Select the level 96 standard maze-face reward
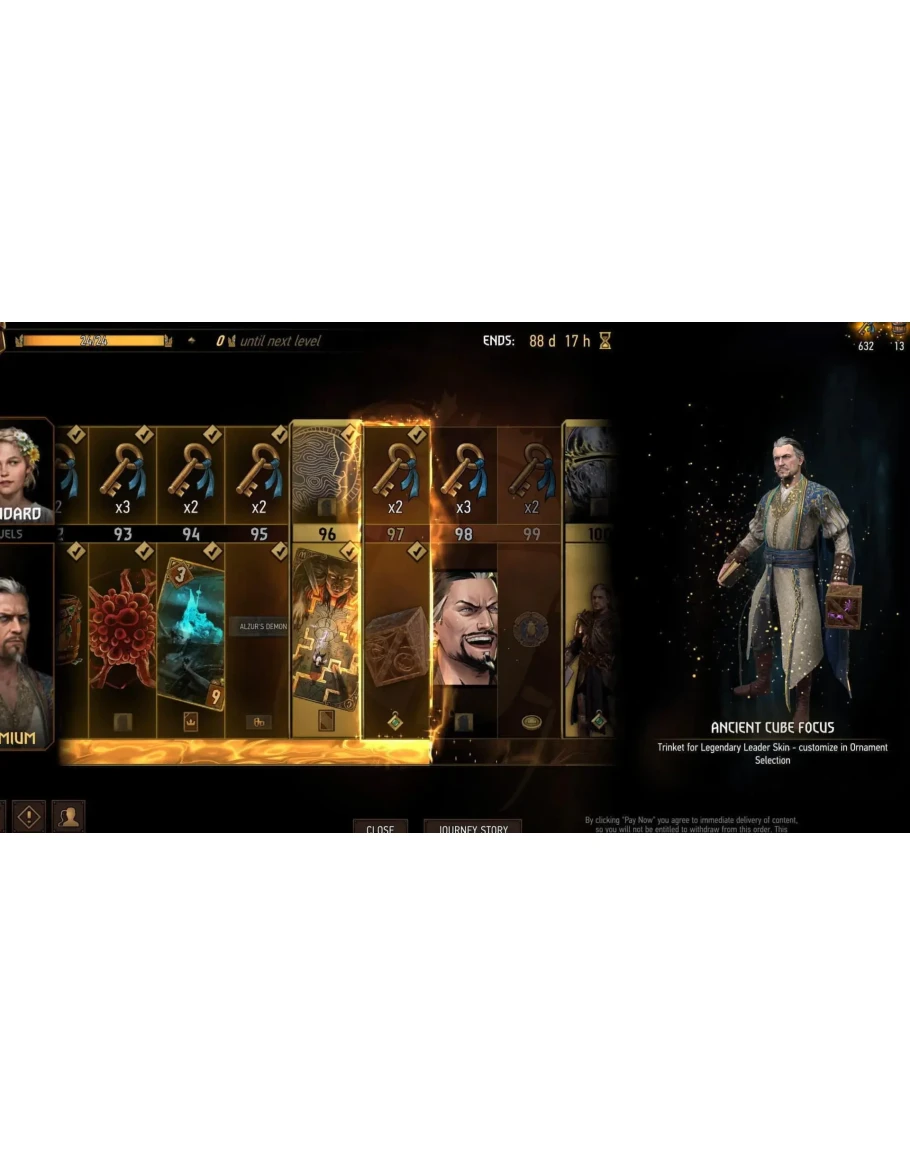 (x=326, y=472)
